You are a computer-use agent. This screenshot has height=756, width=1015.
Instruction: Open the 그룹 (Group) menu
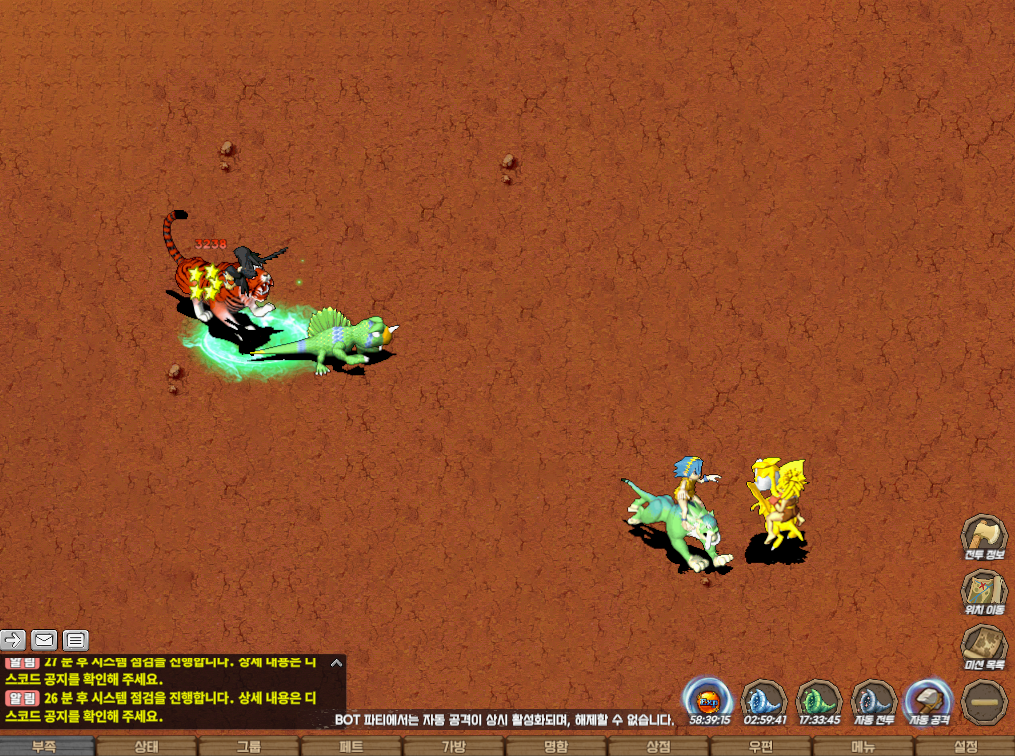pyautogui.click(x=249, y=746)
